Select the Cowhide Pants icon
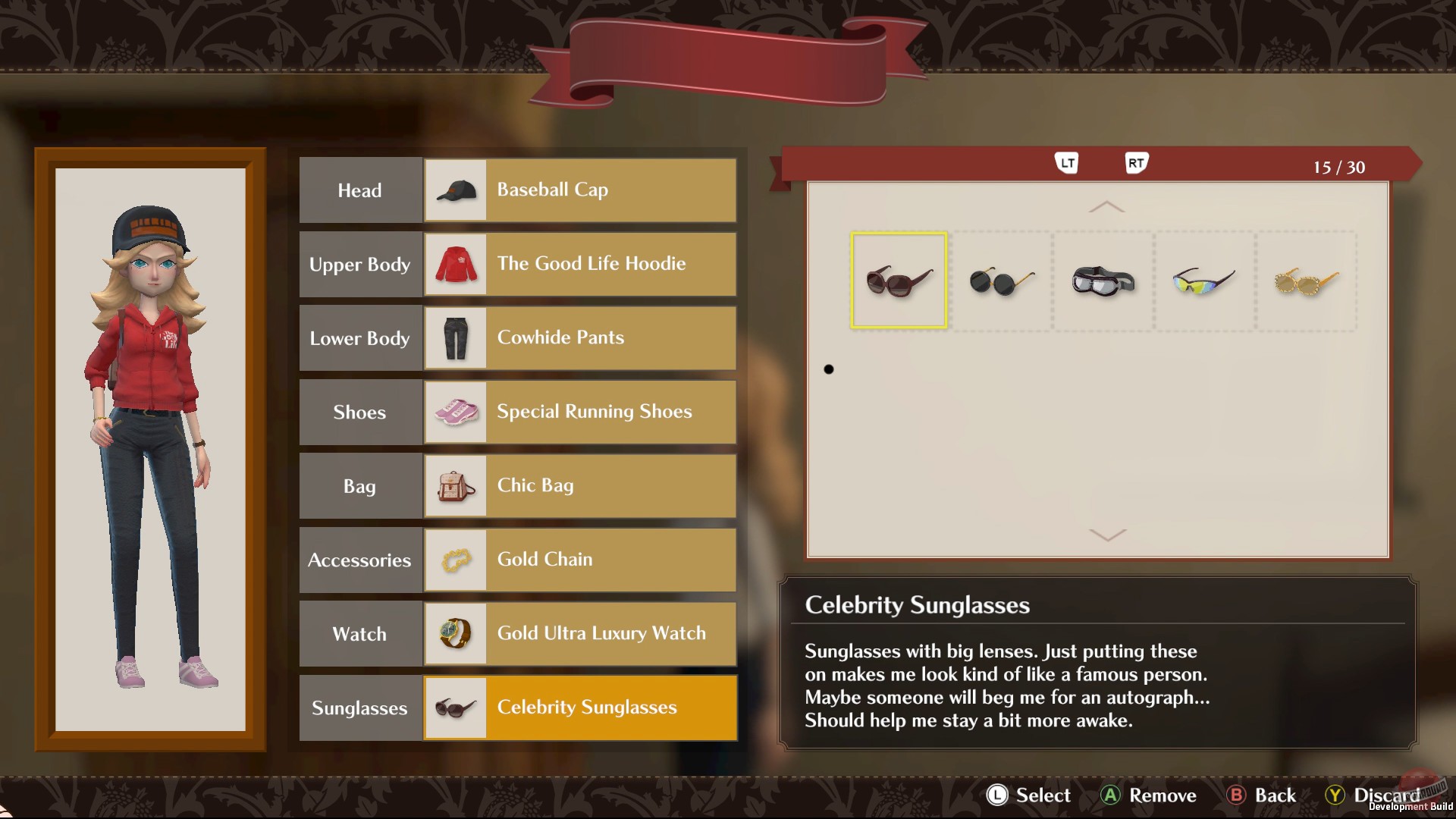This screenshot has height=819, width=1456. pos(456,338)
